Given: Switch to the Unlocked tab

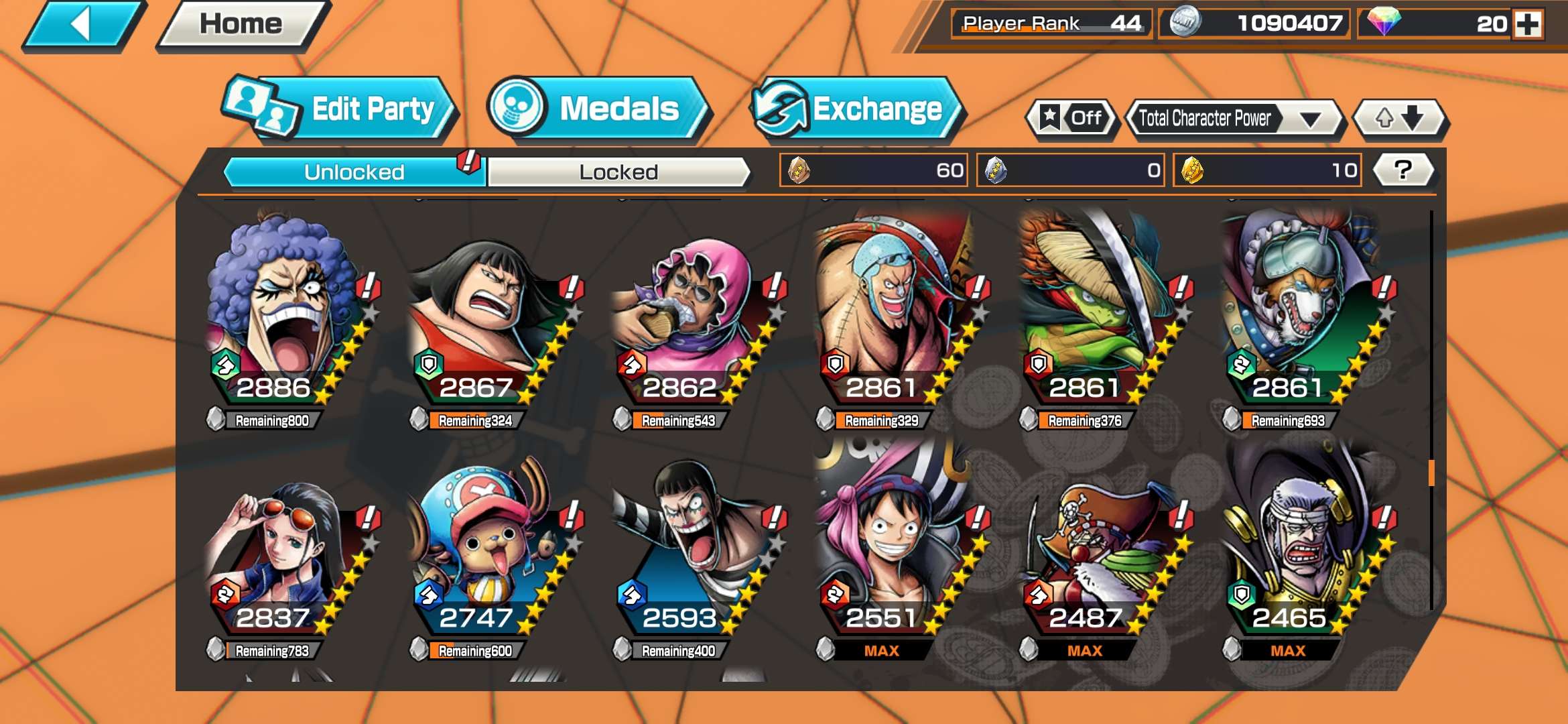Looking at the screenshot, I should 354,172.
